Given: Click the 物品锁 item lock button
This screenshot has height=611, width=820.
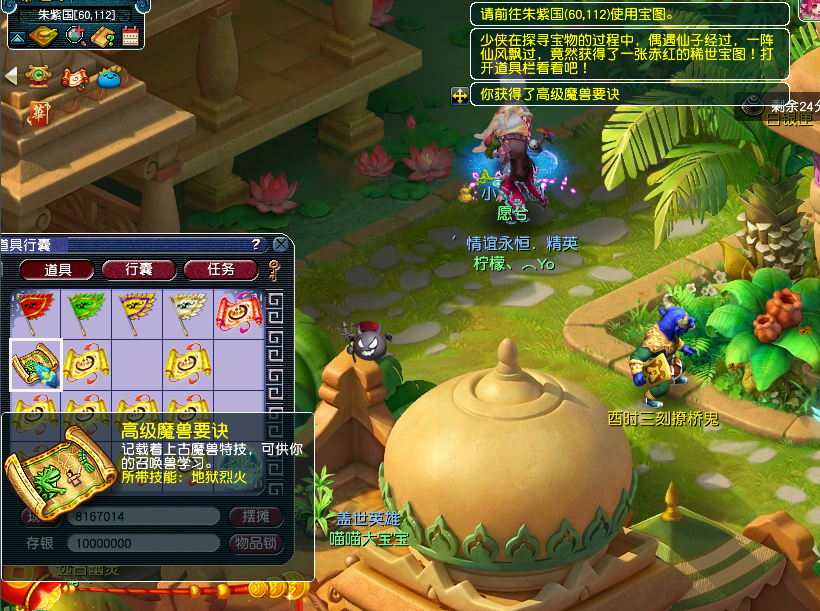Looking at the screenshot, I should (x=256, y=543).
